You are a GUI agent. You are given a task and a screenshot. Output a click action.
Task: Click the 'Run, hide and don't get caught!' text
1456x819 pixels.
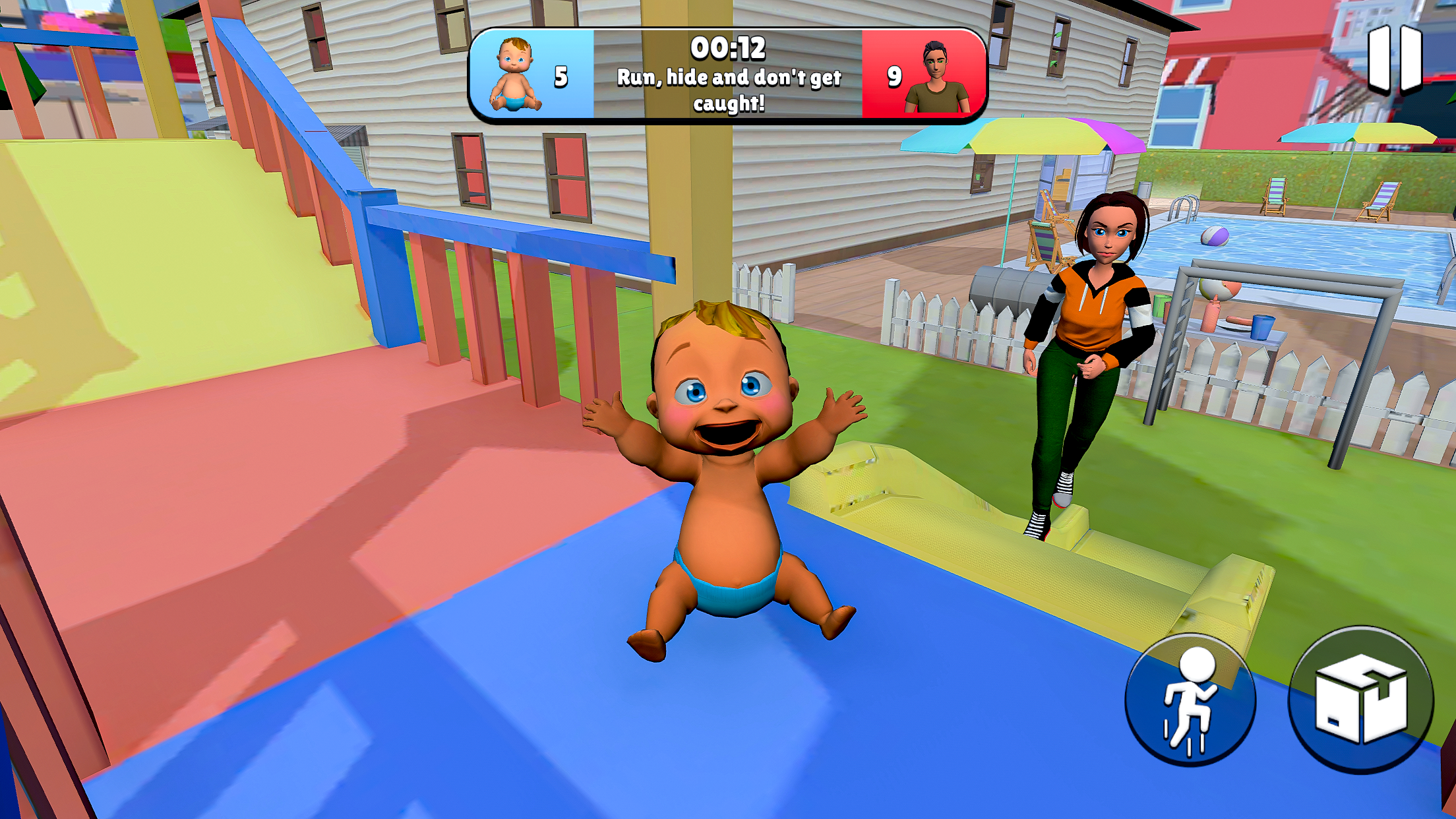pyautogui.click(x=727, y=89)
